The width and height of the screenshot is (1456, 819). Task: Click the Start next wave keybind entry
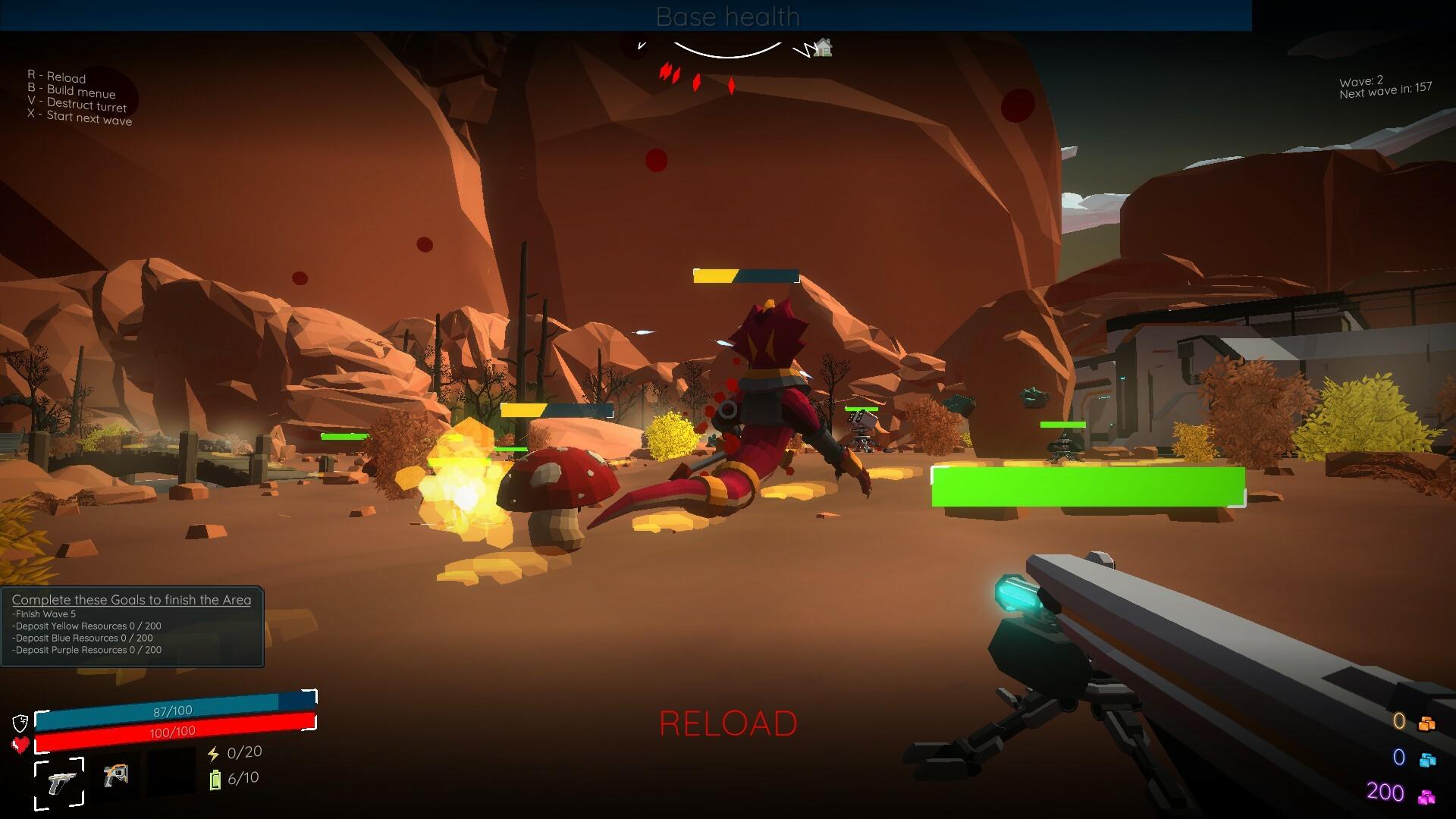(x=79, y=119)
